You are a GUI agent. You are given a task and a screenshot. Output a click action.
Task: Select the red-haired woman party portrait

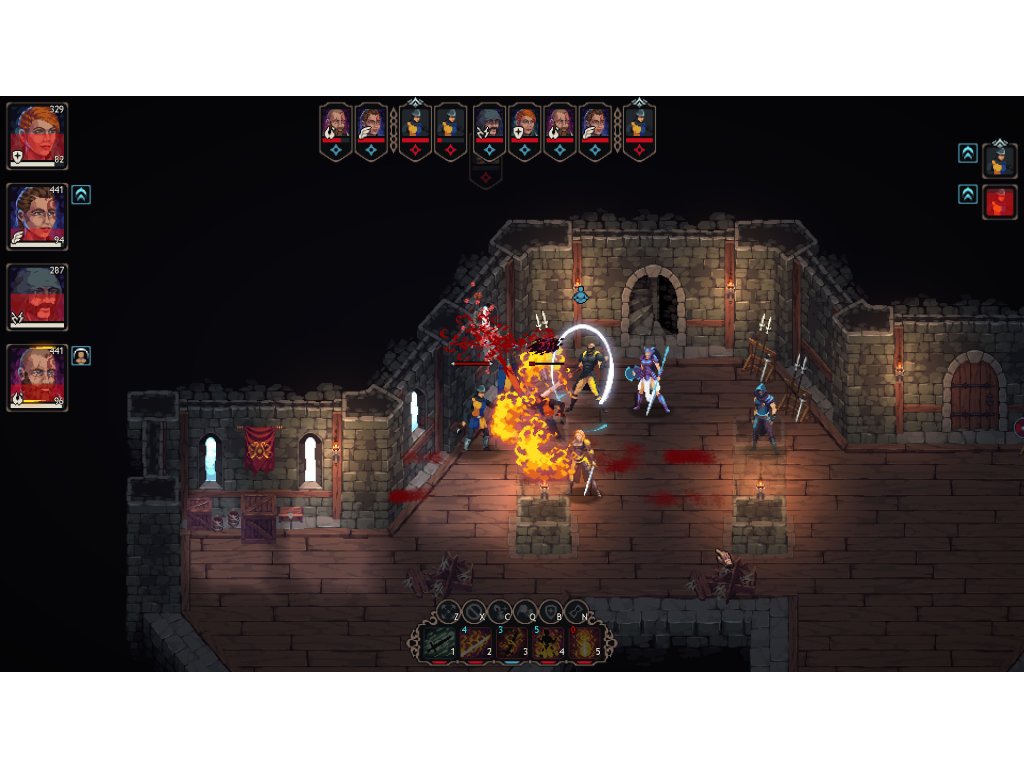(37, 134)
